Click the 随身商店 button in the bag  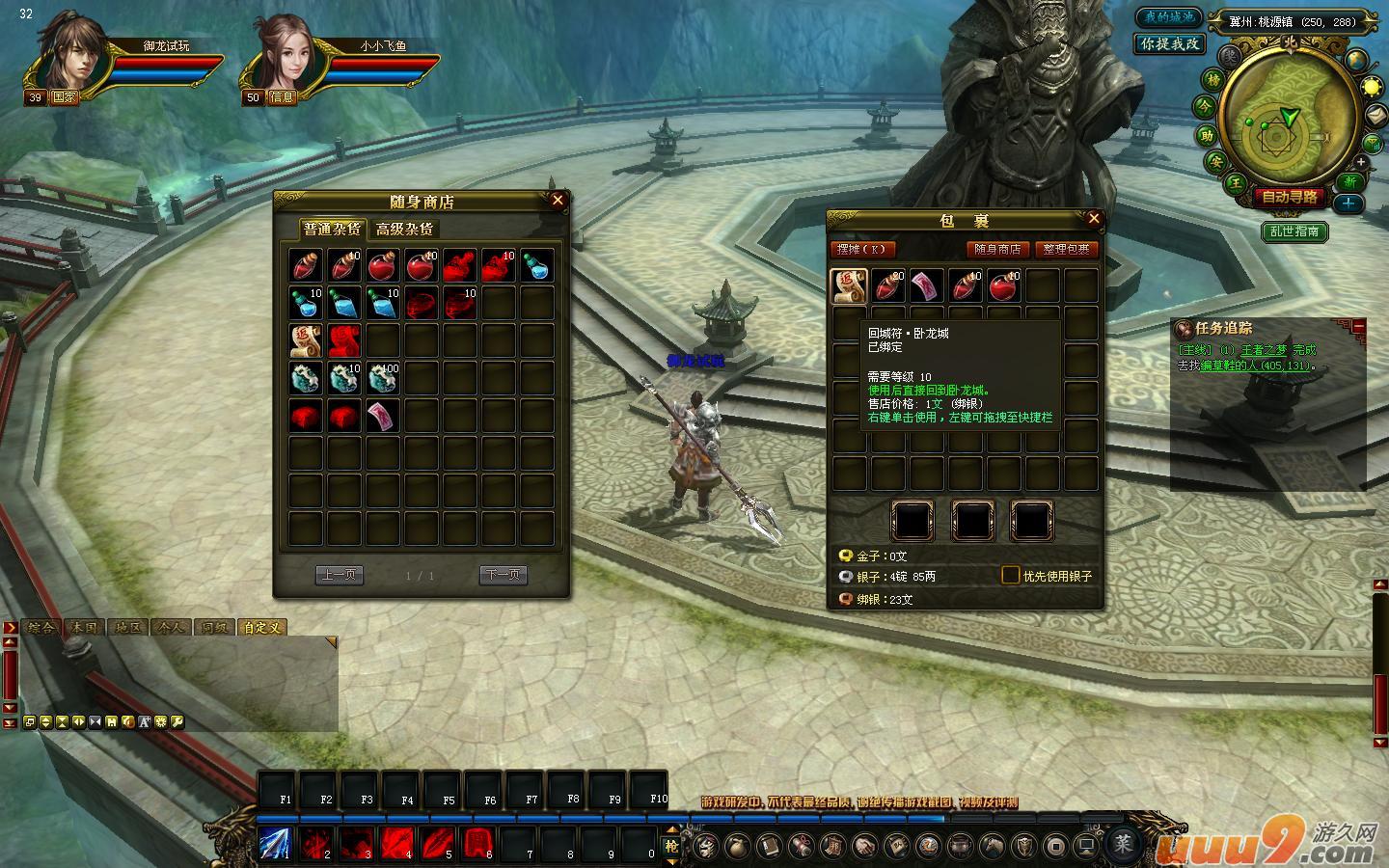pyautogui.click(x=997, y=249)
